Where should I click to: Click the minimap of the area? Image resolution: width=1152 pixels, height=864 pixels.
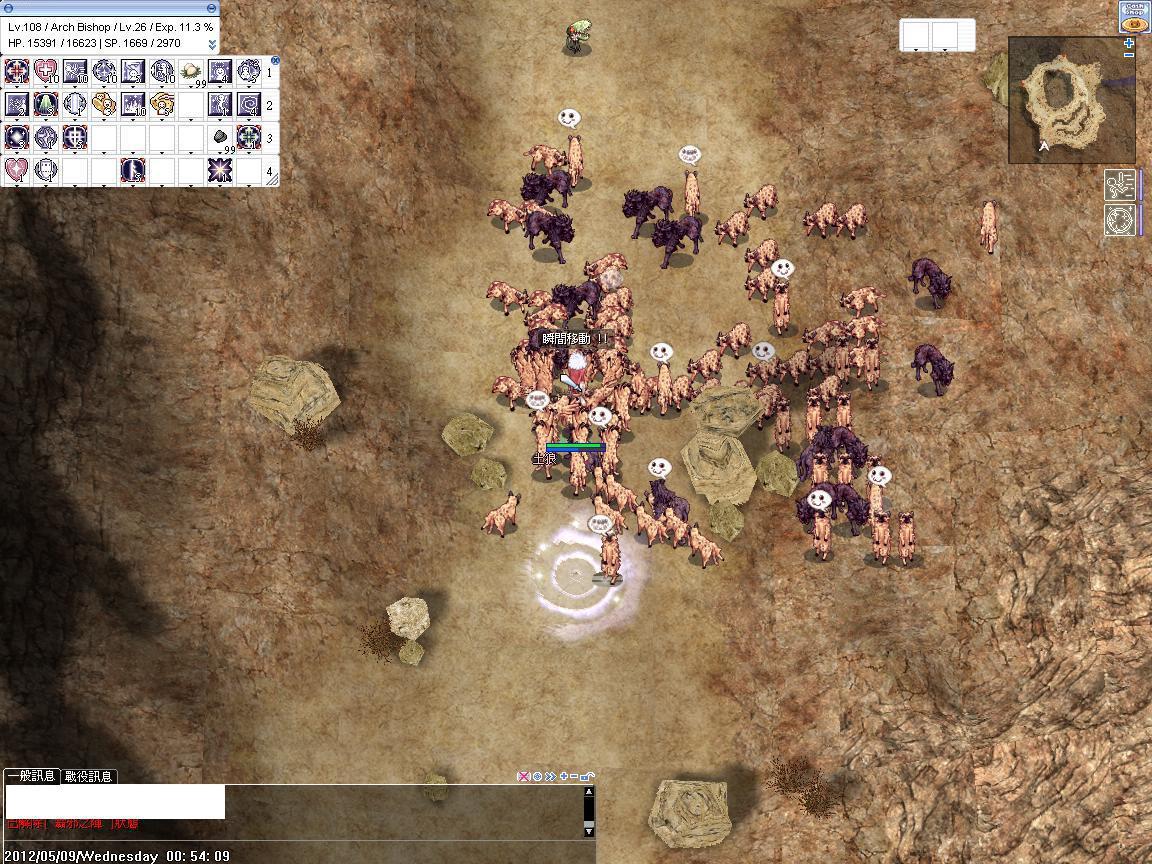click(1069, 100)
